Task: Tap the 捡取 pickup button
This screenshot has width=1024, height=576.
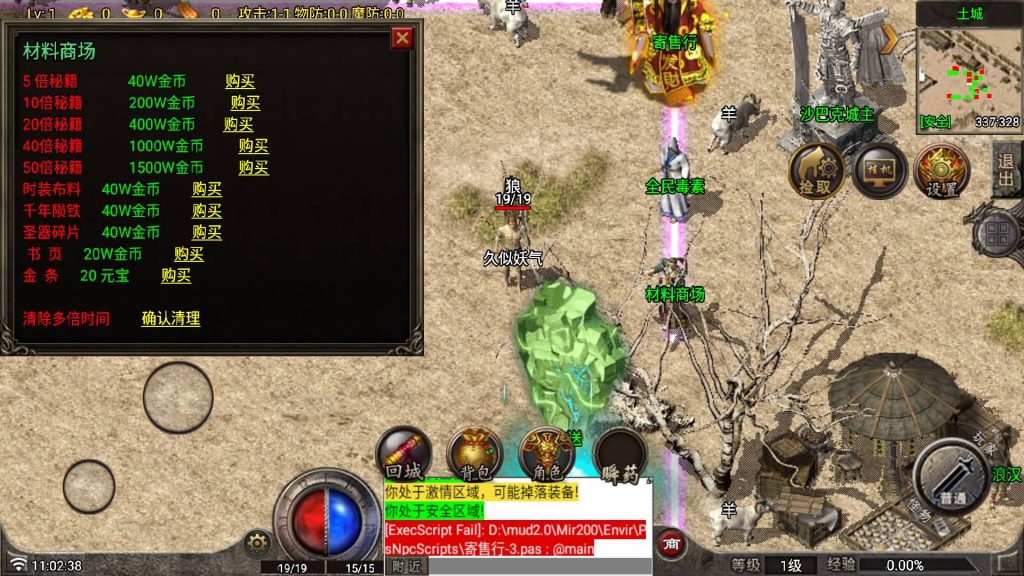Action: [816, 170]
